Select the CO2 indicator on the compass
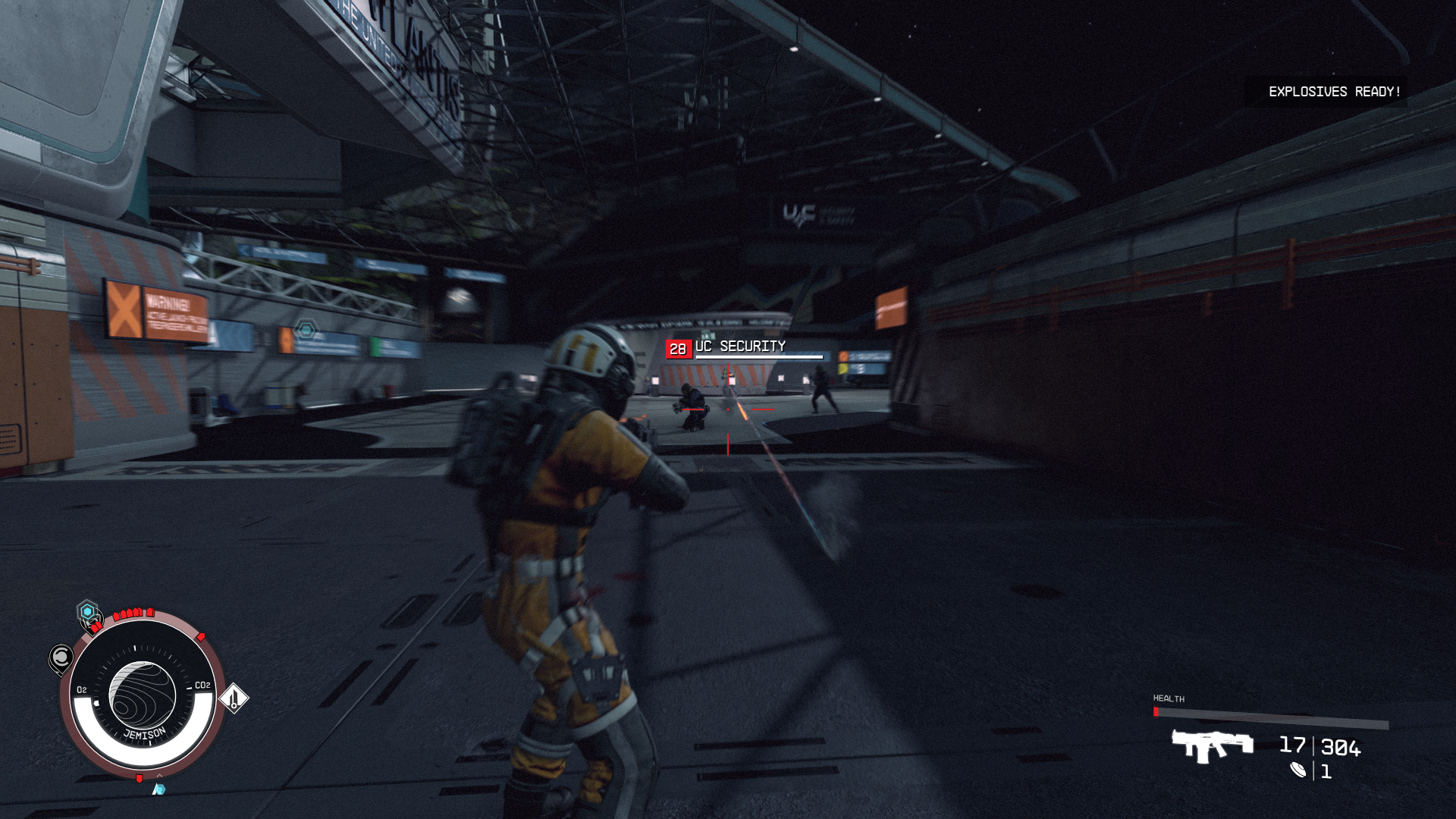The width and height of the screenshot is (1456, 819). (x=202, y=686)
